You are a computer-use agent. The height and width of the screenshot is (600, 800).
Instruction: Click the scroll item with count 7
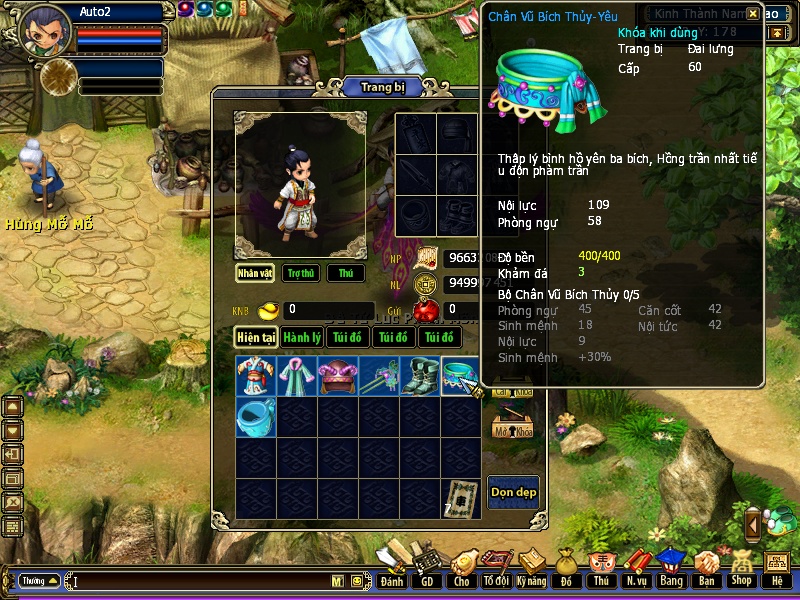(461, 498)
